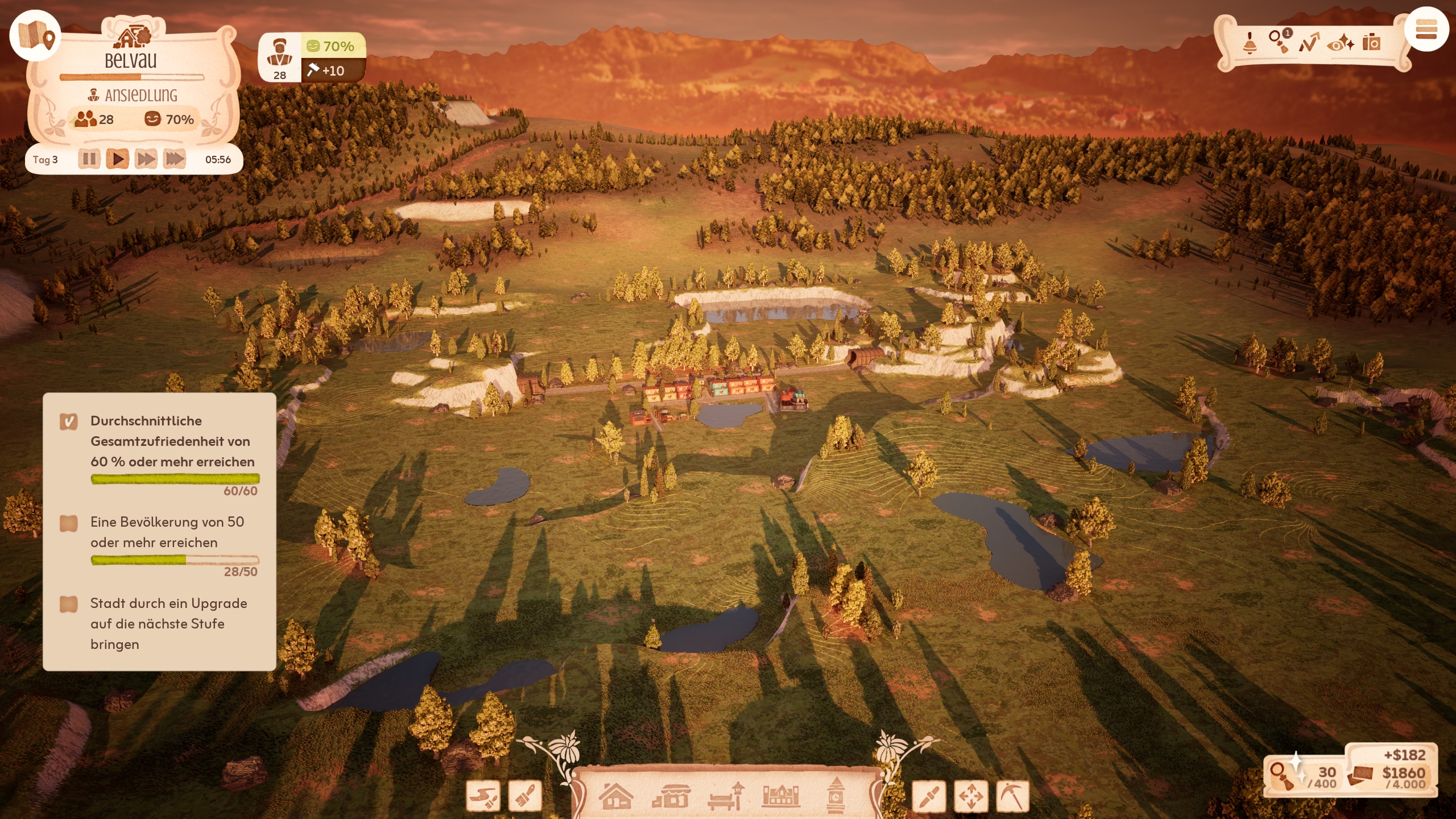Activate the four-arrow move tool

click(971, 796)
